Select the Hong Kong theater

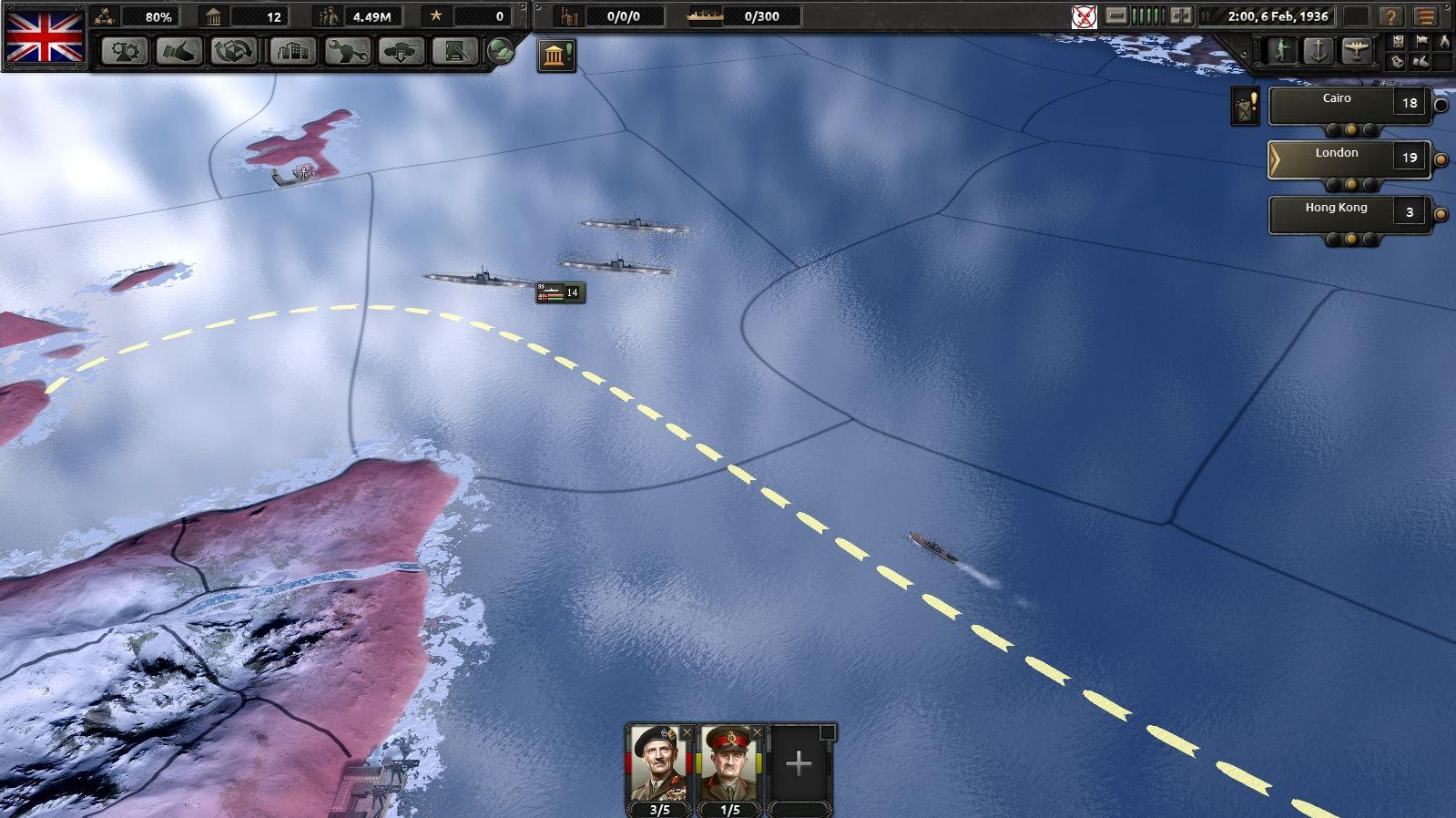click(1336, 214)
